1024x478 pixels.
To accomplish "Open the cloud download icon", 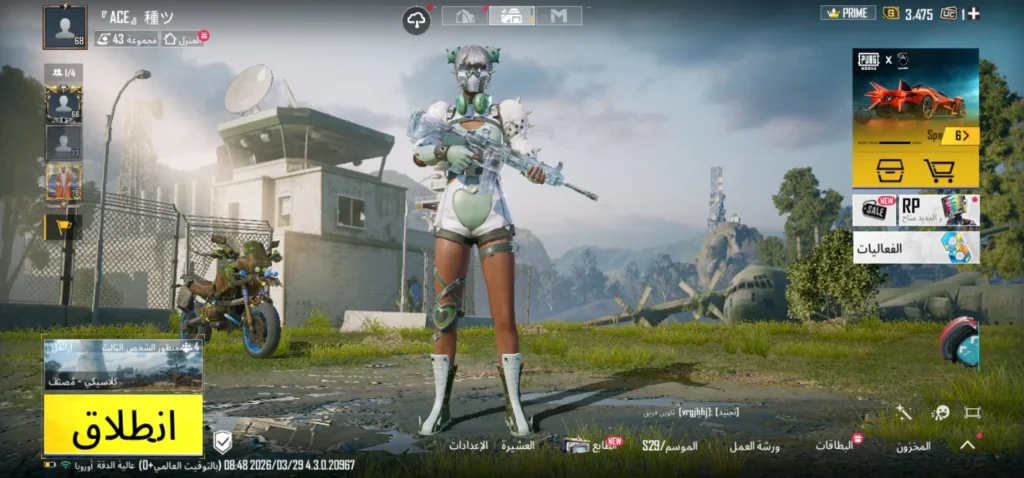I will 416,19.
